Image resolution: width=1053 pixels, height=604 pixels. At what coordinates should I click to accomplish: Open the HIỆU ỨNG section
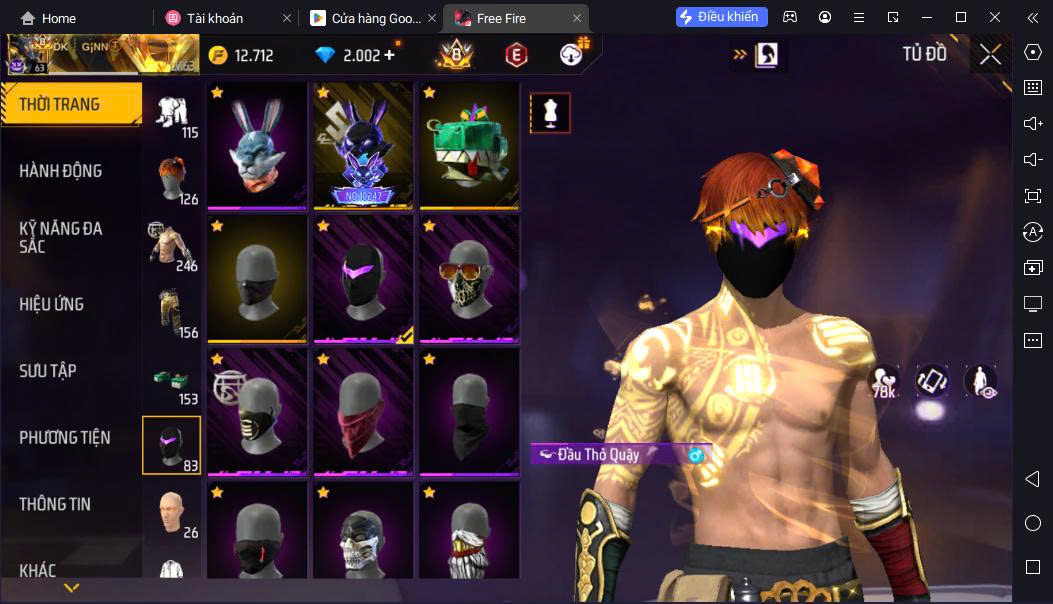coord(52,304)
